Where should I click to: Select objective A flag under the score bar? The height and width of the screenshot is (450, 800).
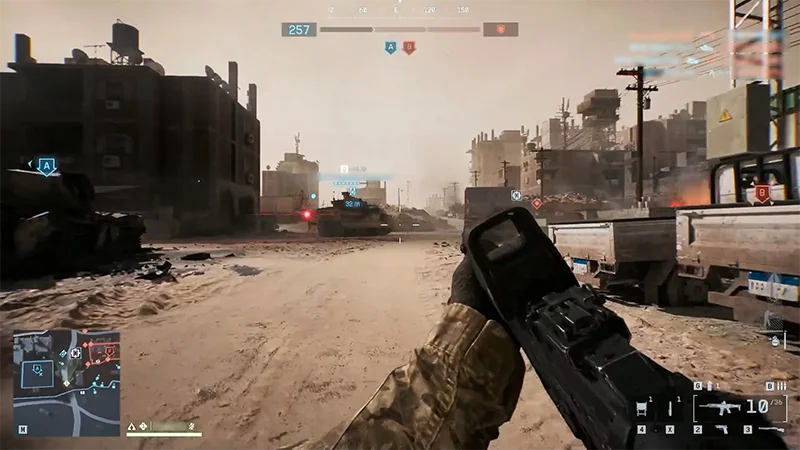(390, 47)
